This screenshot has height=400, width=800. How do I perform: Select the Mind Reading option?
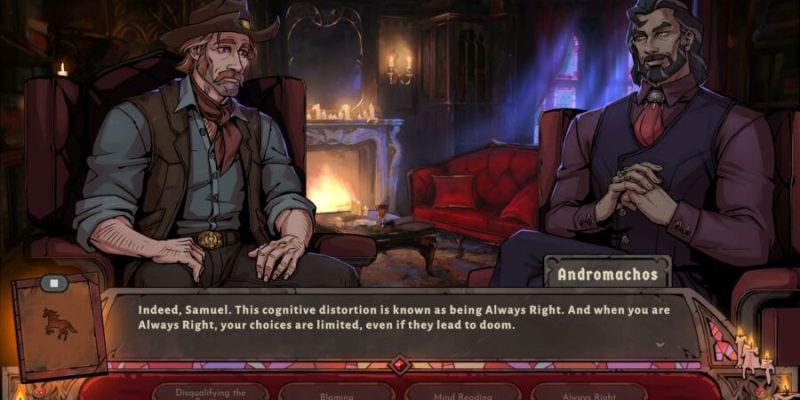click(x=462, y=391)
